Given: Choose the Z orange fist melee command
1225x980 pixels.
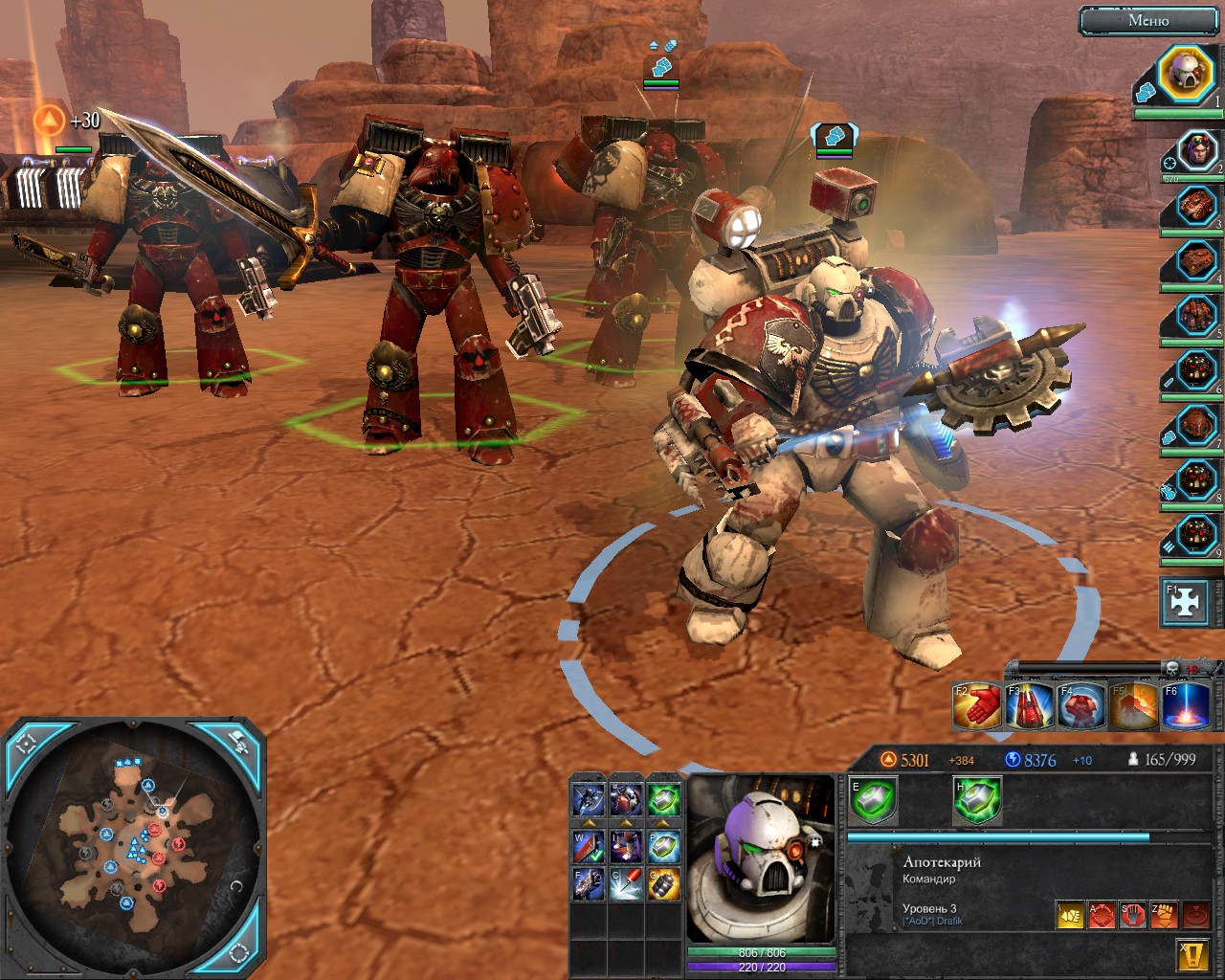Looking at the screenshot, I should (1164, 916).
